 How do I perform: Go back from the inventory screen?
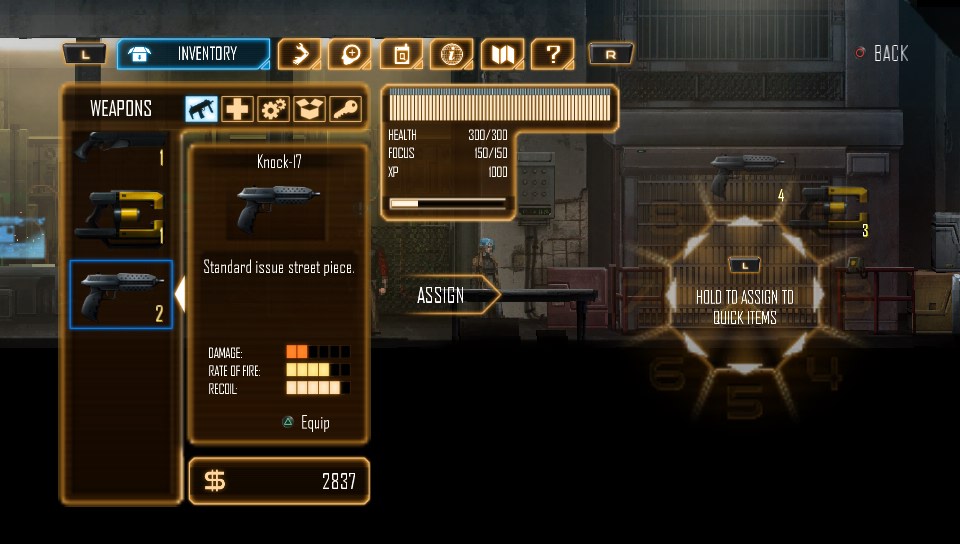(x=882, y=54)
